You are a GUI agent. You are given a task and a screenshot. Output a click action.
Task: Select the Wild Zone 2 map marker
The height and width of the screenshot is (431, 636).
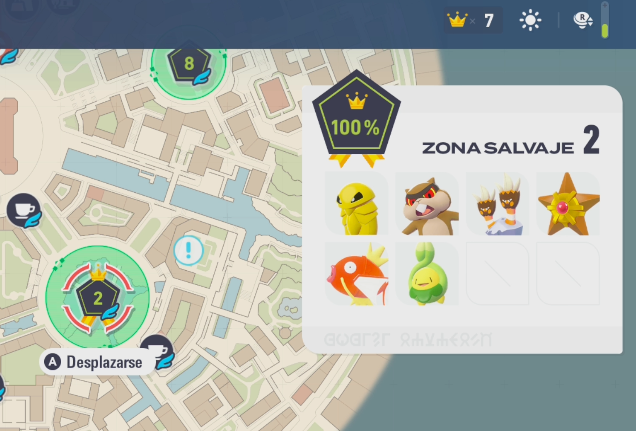coord(98,296)
